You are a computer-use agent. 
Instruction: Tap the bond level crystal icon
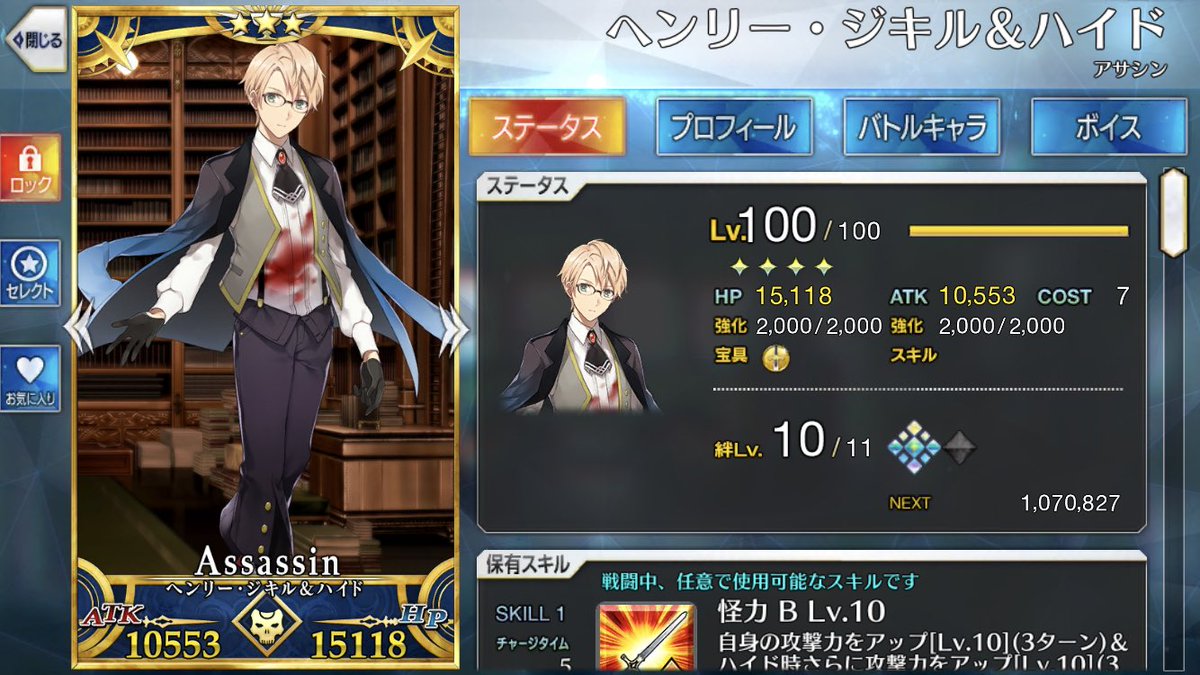(x=915, y=446)
